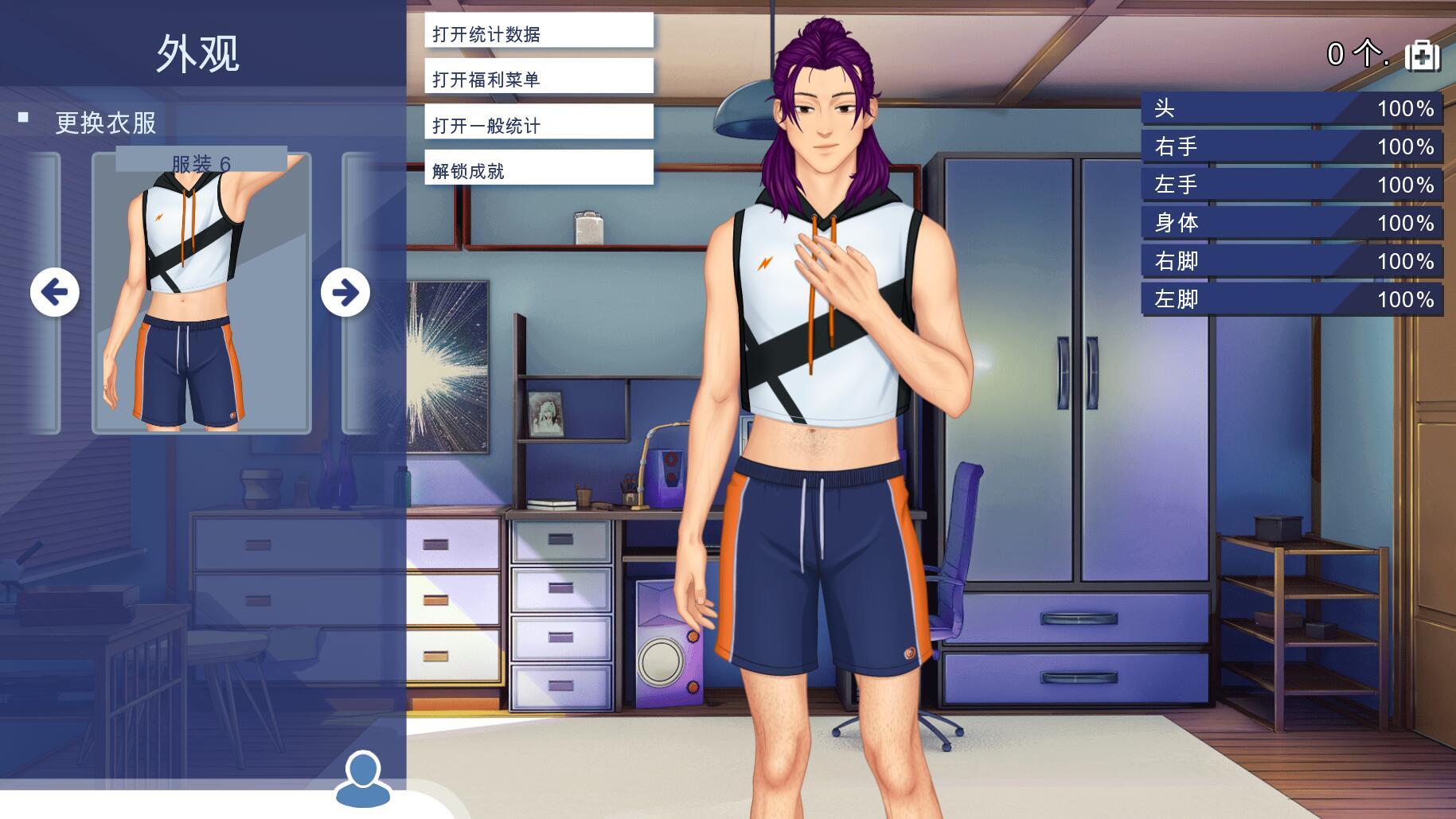Open the 打开福利菜单 welfare menu
Viewport: 1456px width, 819px height.
[x=538, y=76]
